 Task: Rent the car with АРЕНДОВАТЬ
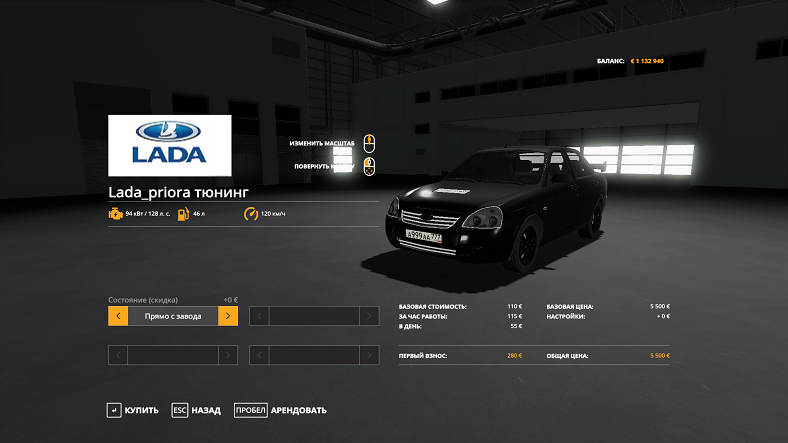280,410
